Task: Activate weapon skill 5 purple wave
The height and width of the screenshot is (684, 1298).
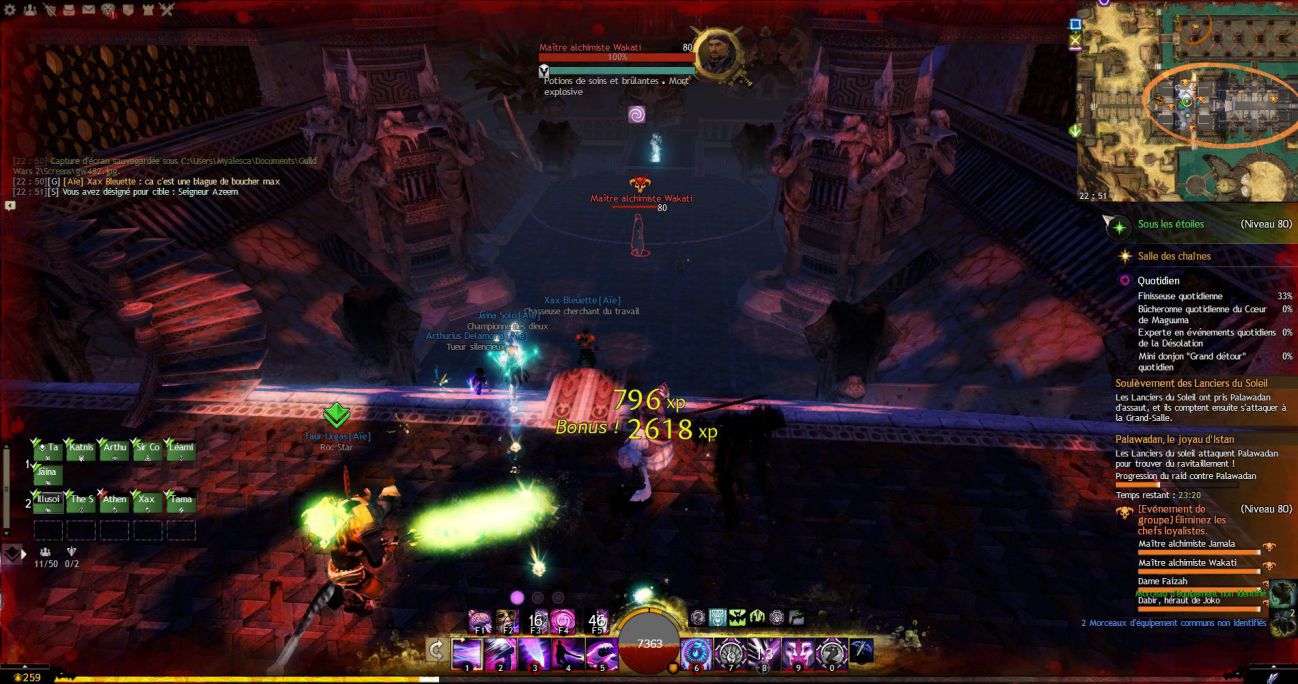Action: coord(601,655)
